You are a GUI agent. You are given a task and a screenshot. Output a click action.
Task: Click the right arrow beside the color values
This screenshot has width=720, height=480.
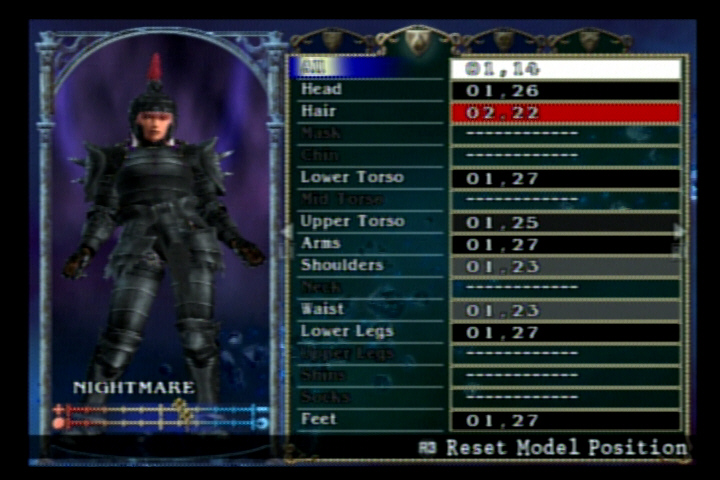click(x=681, y=232)
